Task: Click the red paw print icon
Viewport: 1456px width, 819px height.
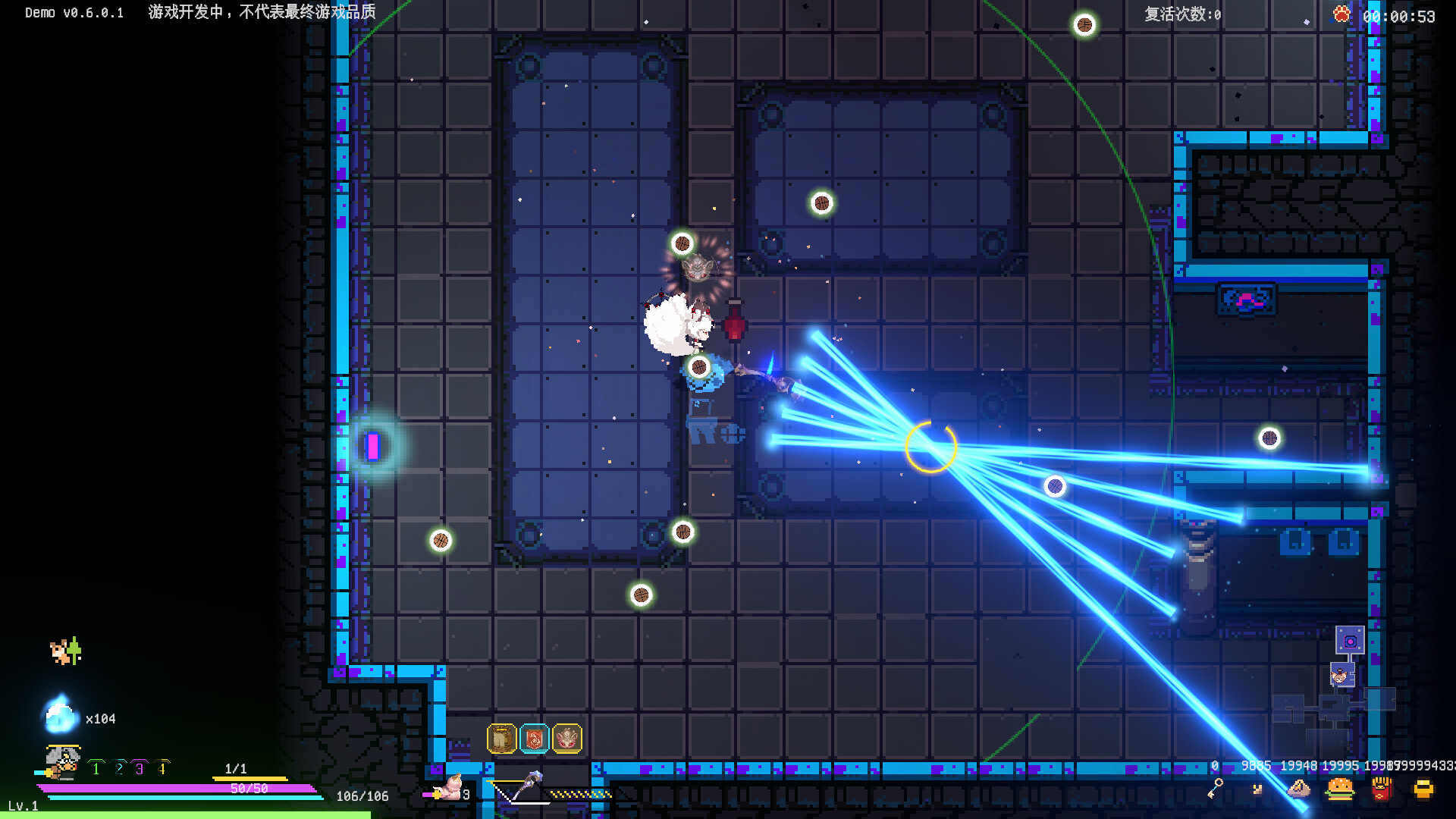Action: click(x=1341, y=14)
